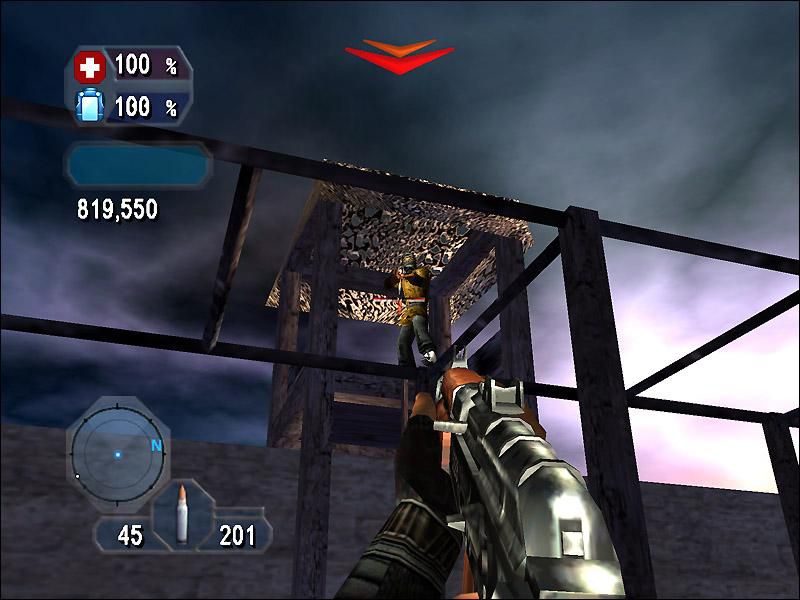Click the red chevron objective marker
The height and width of the screenshot is (600, 800).
click(x=399, y=56)
